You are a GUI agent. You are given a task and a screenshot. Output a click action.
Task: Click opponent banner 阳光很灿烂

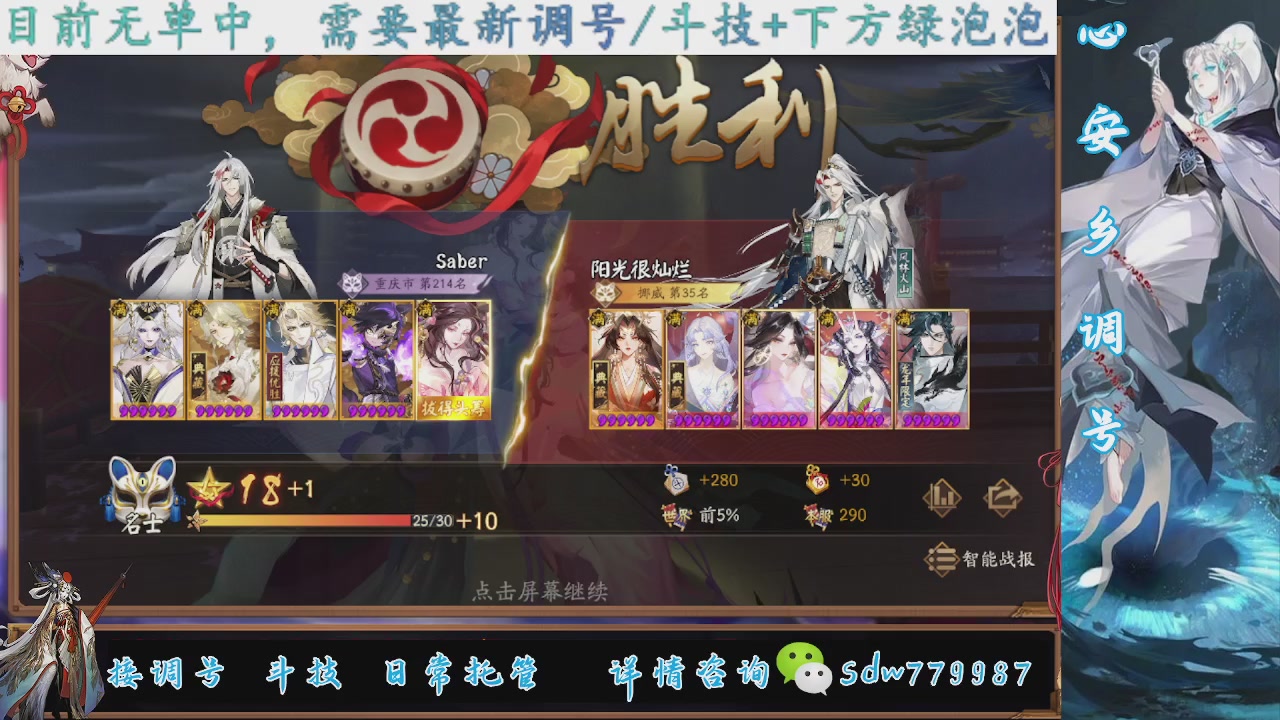pos(640,267)
